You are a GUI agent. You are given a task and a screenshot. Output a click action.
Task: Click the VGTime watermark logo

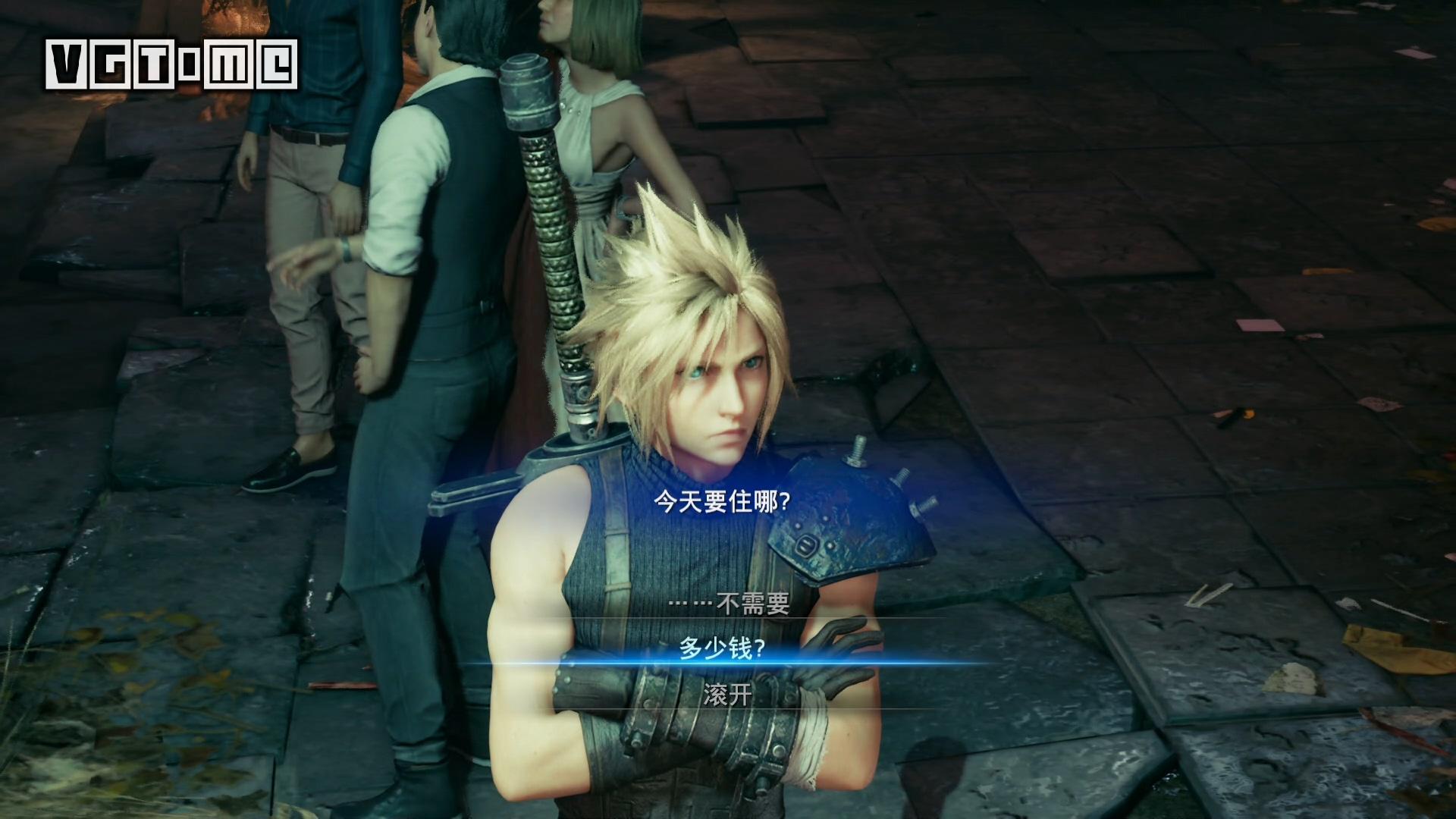coord(171,64)
